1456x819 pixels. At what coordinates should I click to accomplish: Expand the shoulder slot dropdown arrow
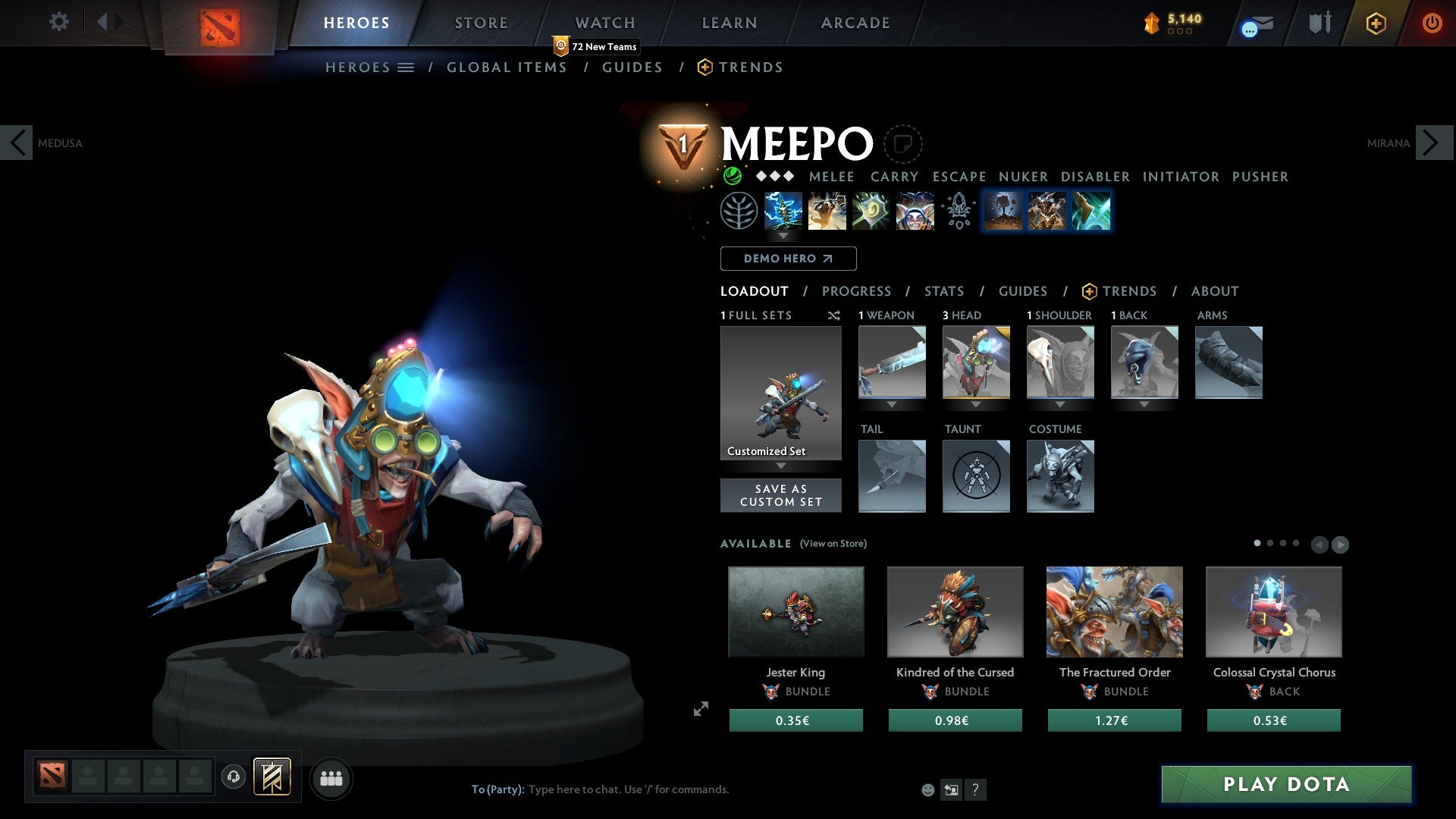pyautogui.click(x=1060, y=404)
